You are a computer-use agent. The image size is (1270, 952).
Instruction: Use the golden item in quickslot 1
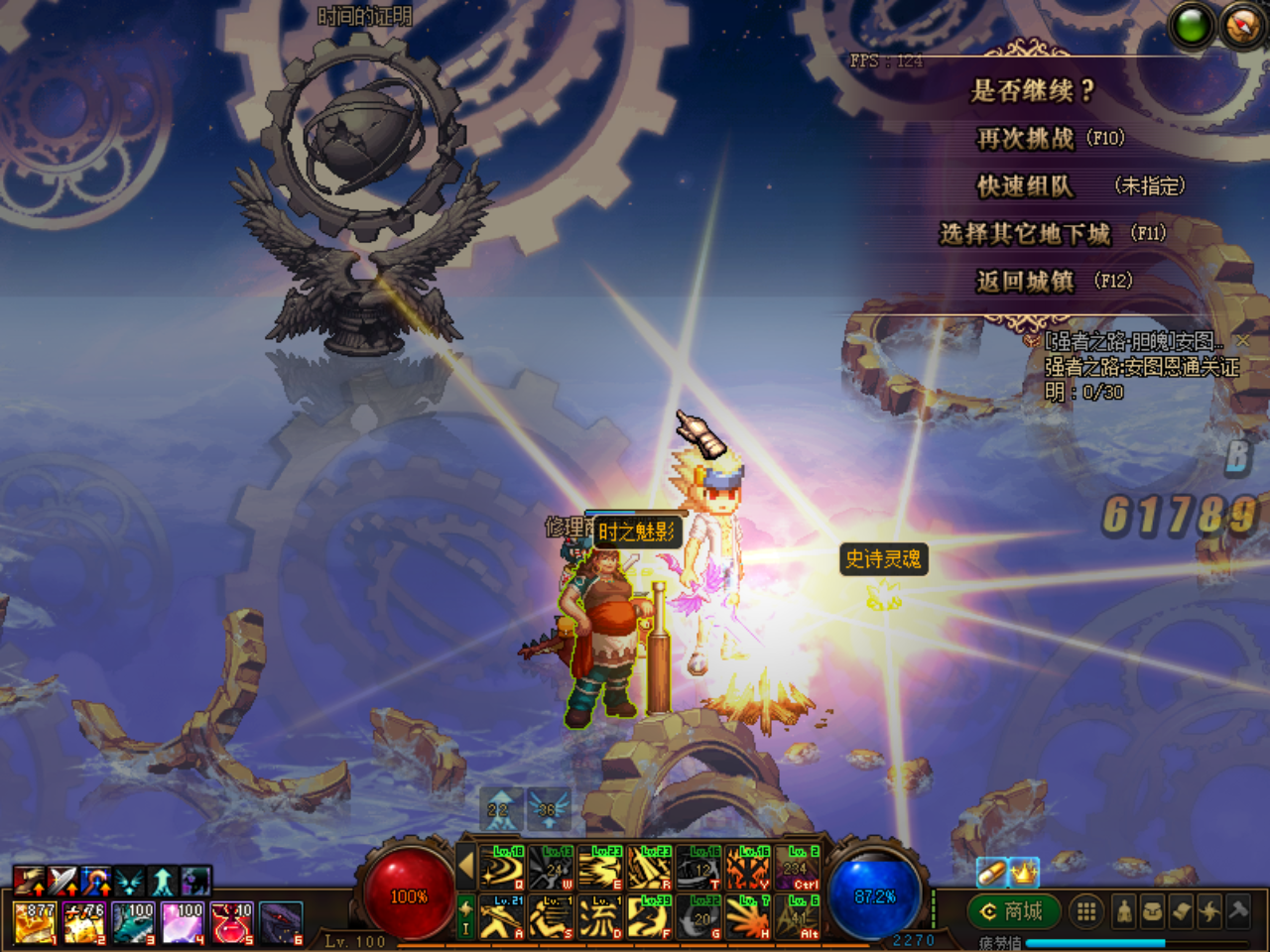(x=35, y=922)
